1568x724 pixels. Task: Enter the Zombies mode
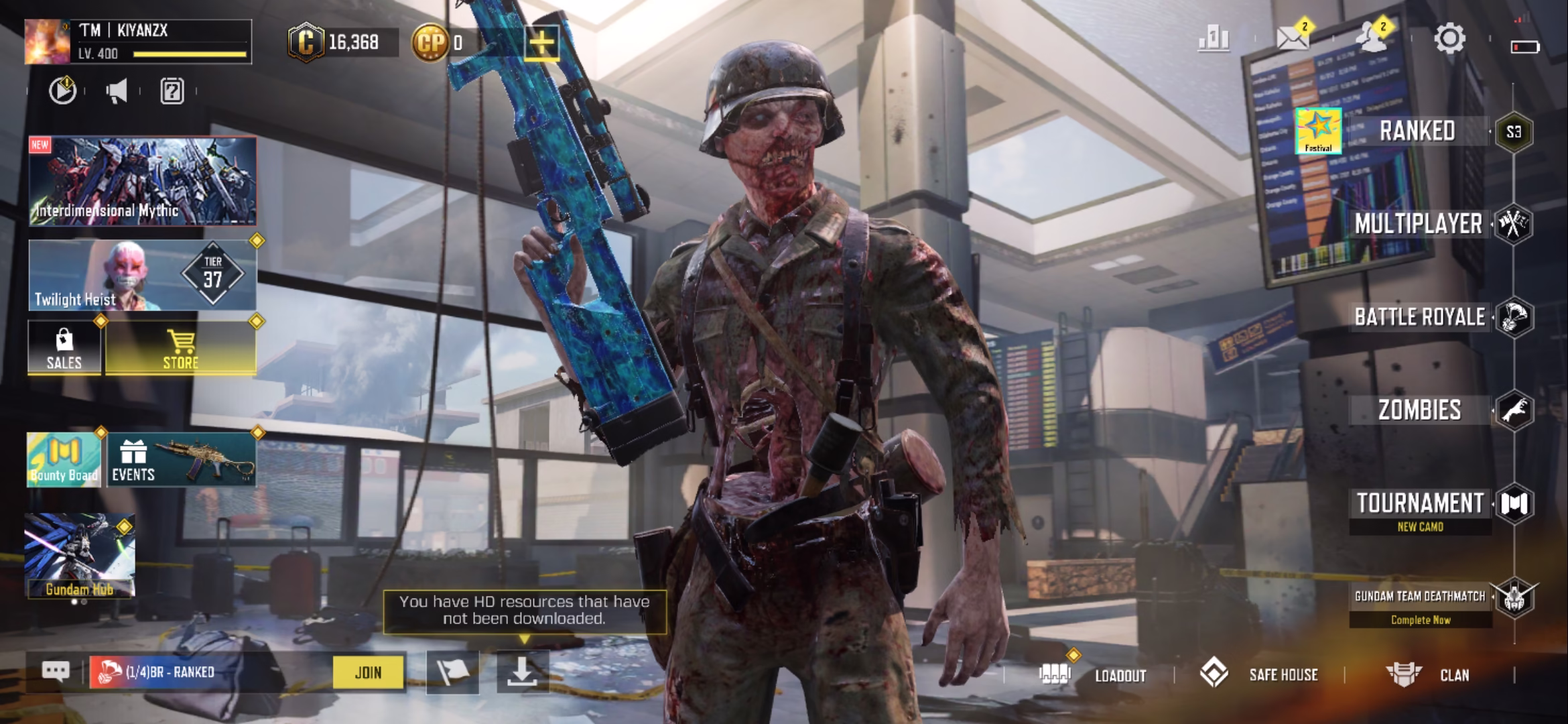click(x=1419, y=410)
